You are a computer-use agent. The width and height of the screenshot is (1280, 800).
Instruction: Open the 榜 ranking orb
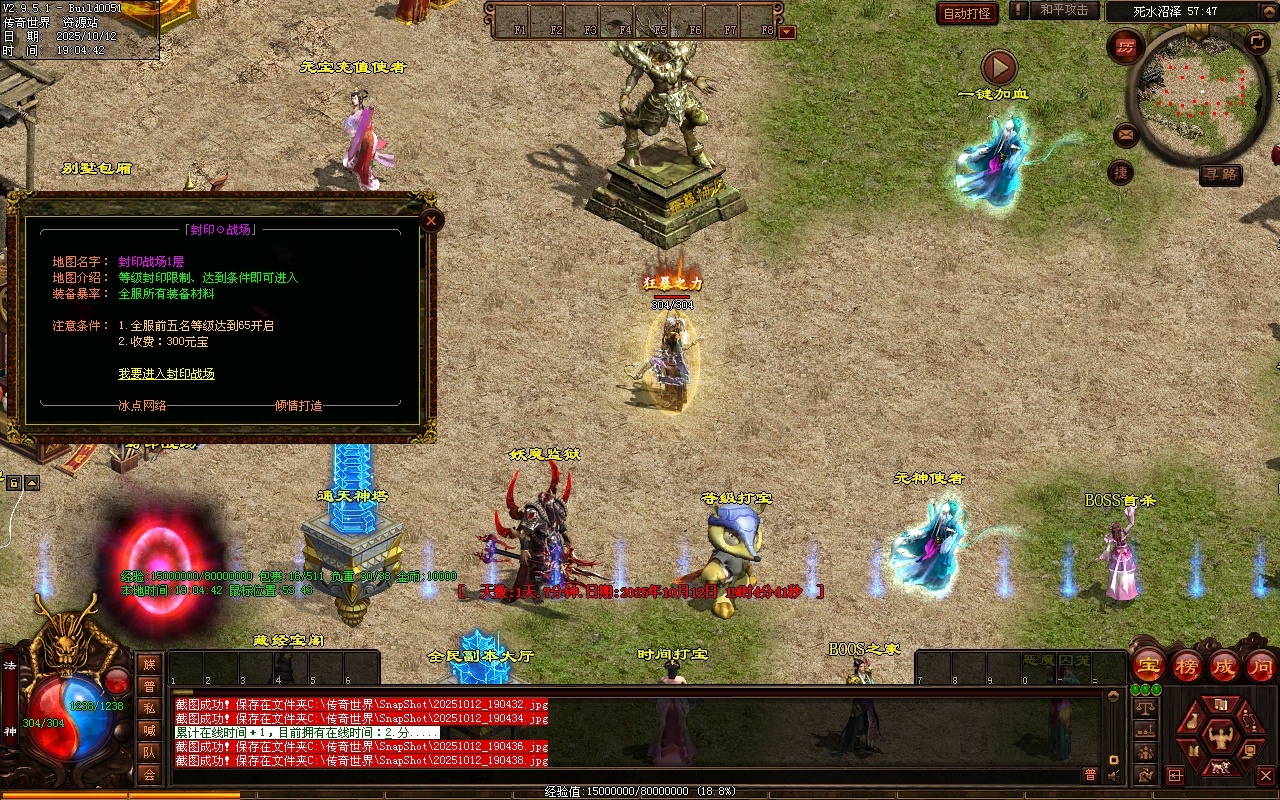tap(1186, 666)
